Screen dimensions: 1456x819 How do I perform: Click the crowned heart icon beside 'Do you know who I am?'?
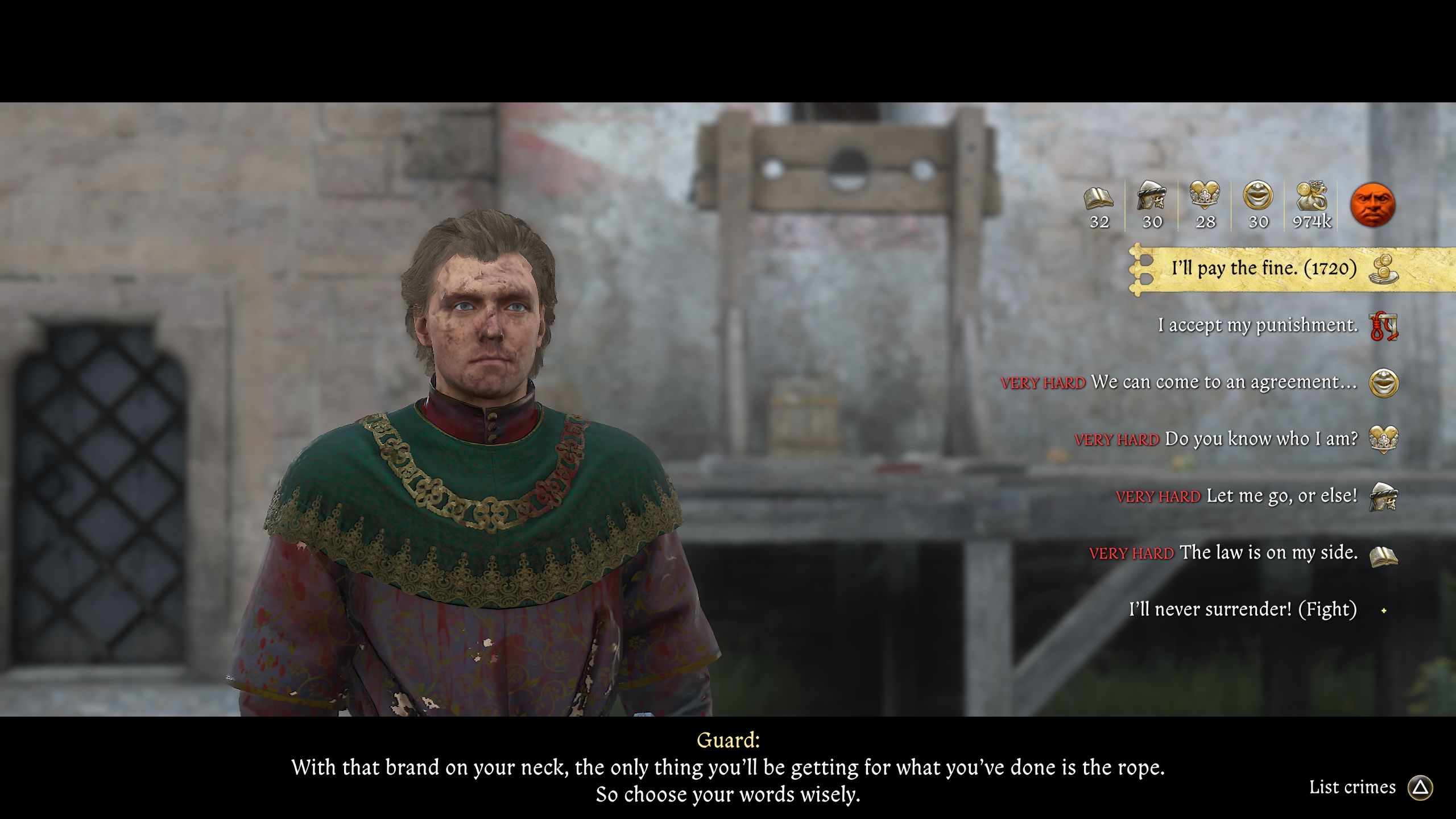1389,440
